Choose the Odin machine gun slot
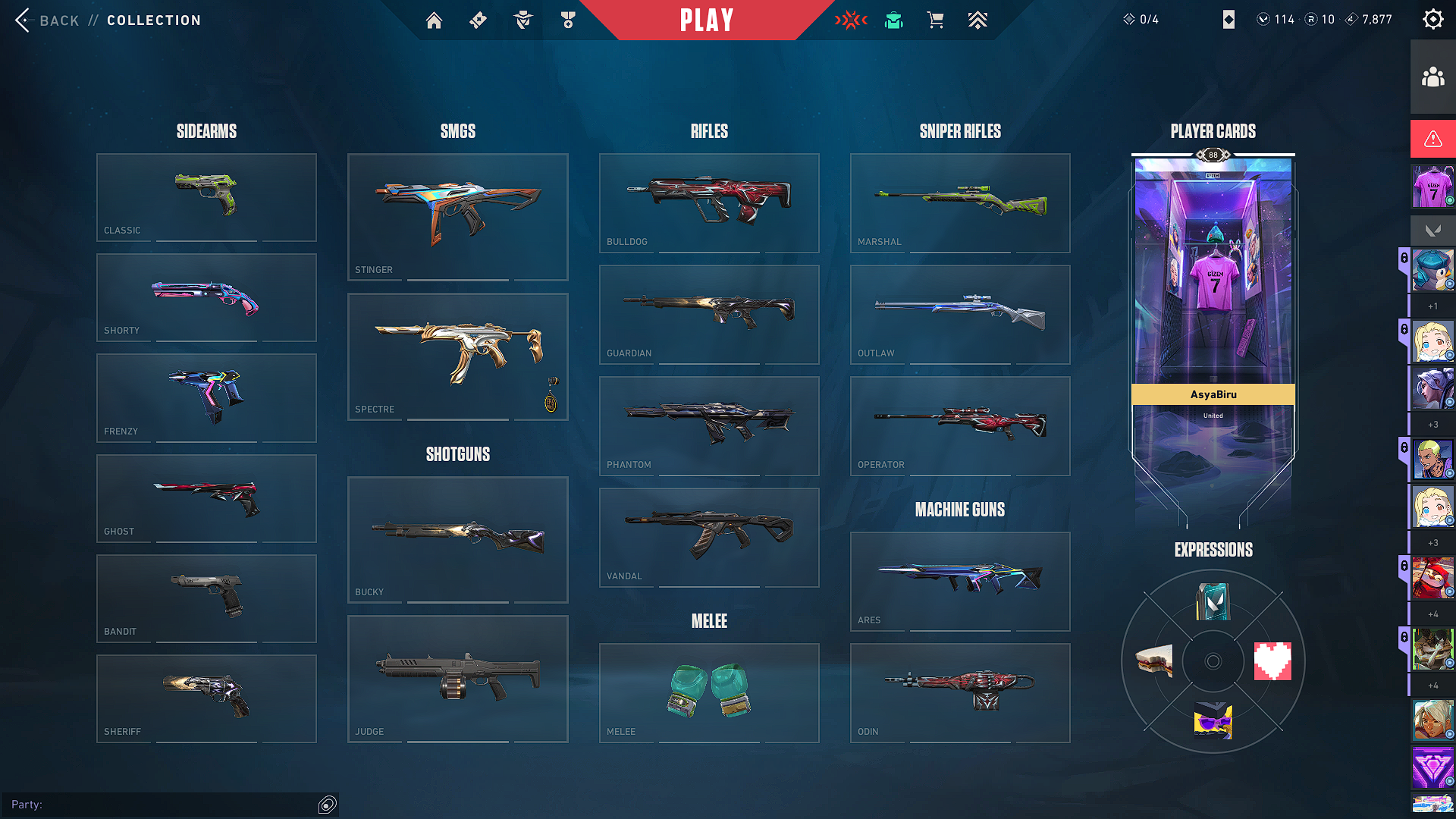 pyautogui.click(x=960, y=692)
